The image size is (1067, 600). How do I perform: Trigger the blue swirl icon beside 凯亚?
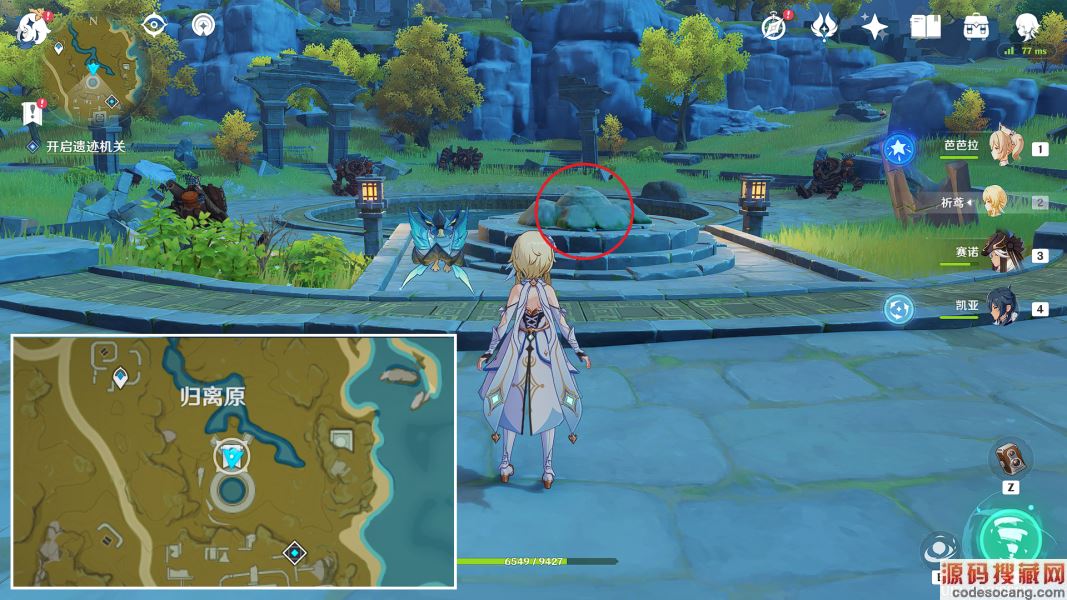click(898, 309)
